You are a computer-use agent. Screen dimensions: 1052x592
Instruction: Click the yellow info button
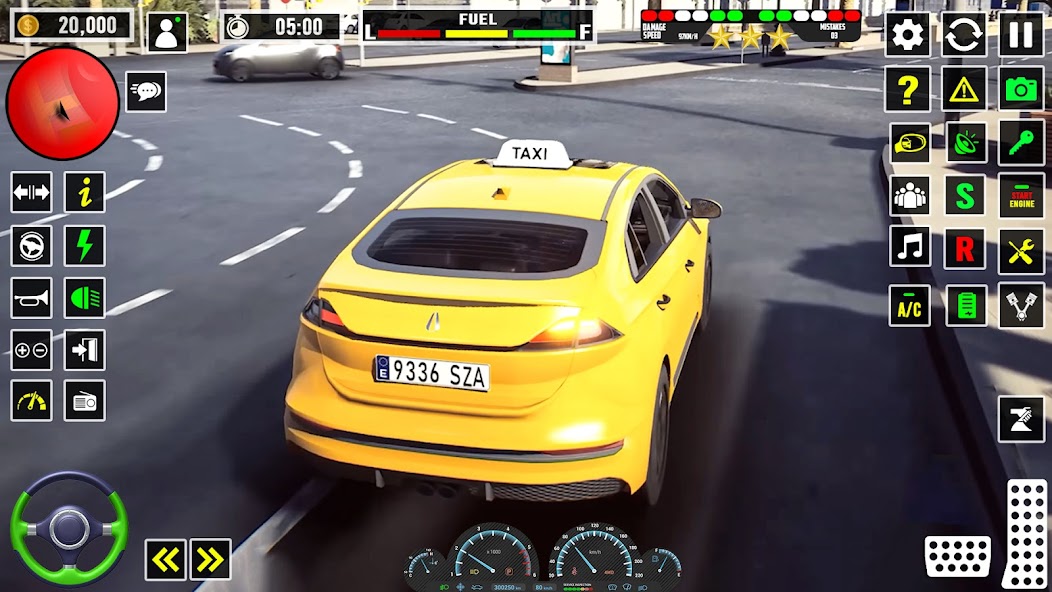pyautogui.click(x=85, y=192)
